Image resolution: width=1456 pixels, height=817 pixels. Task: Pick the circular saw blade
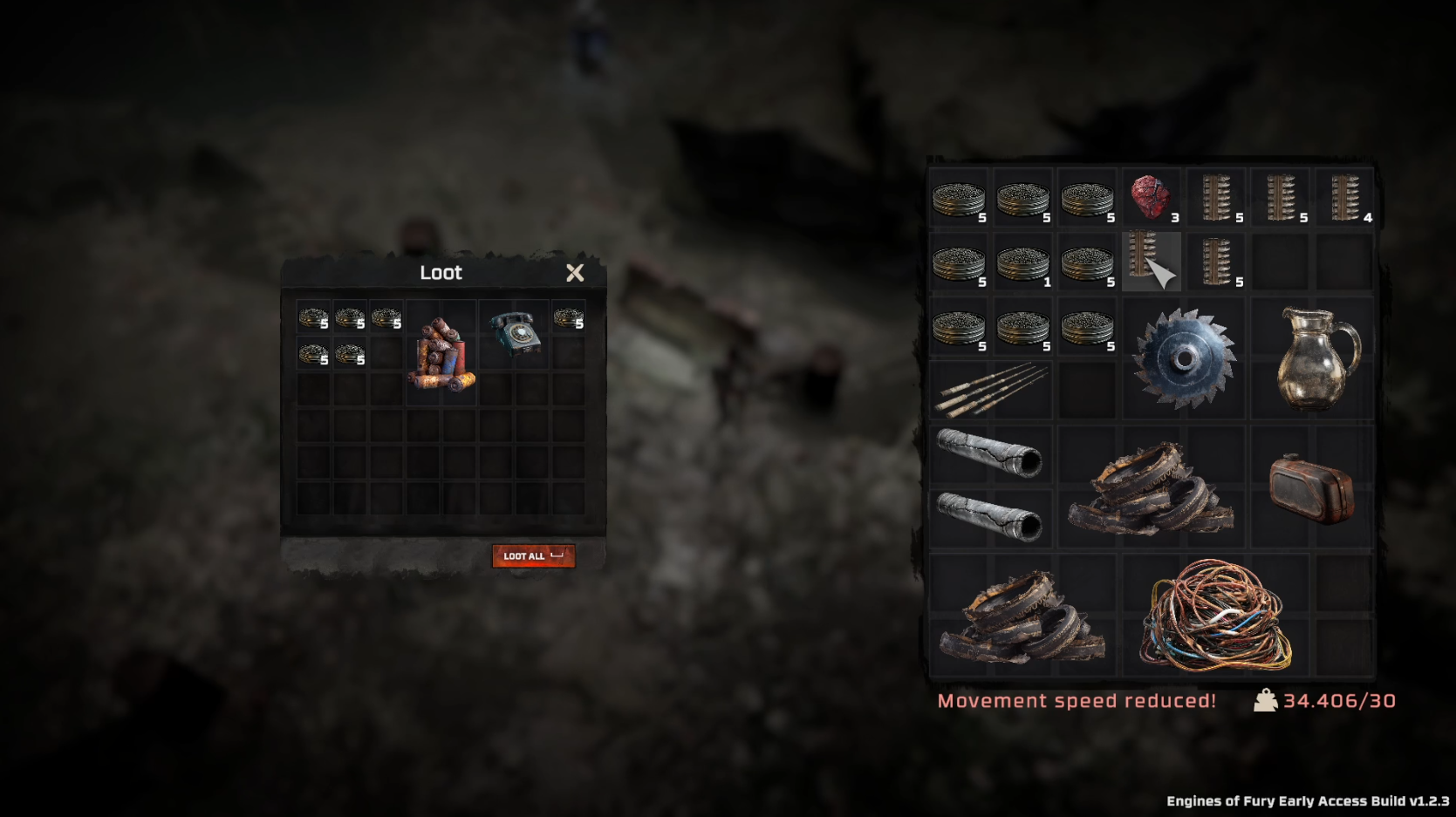point(1184,357)
